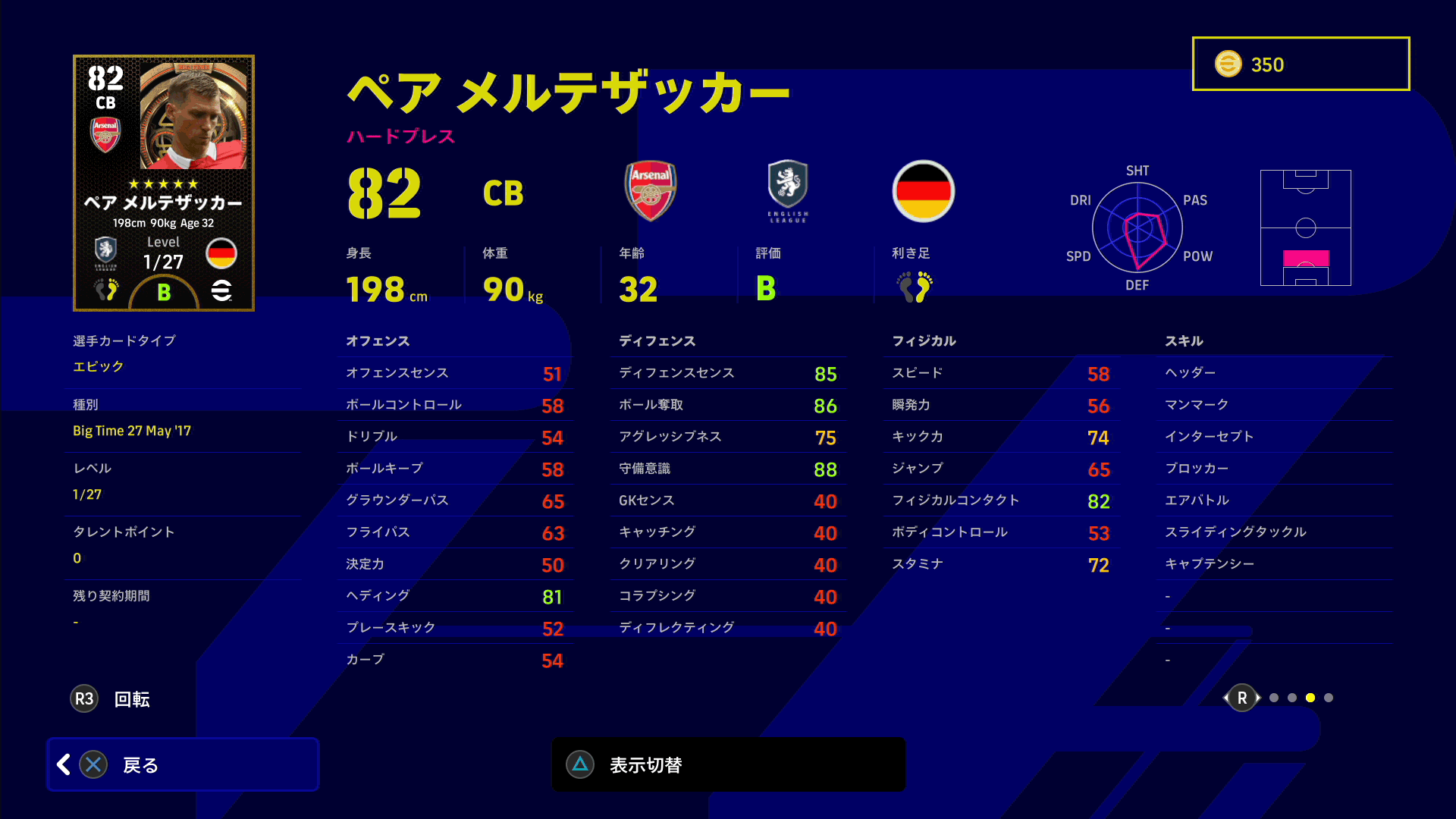Select the ブロッカー skill row
The width and height of the screenshot is (1456, 819).
(x=1274, y=469)
